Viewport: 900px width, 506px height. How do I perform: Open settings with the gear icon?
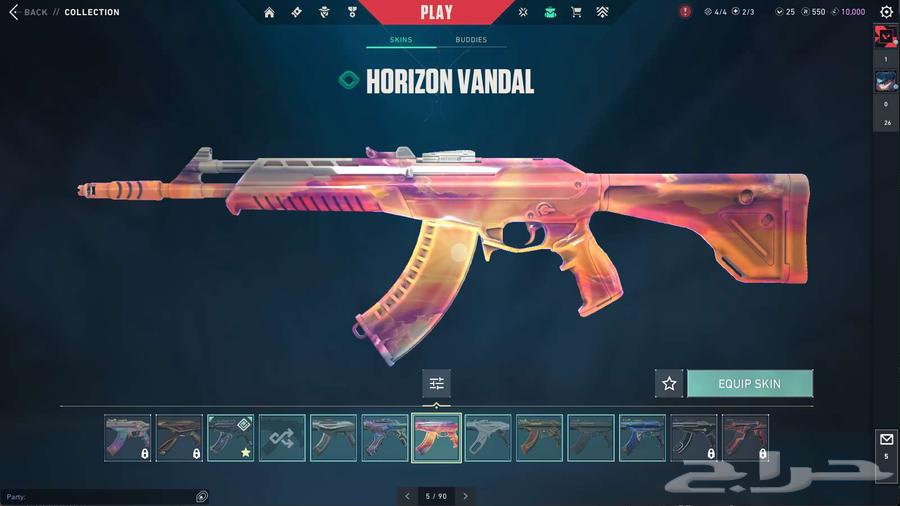point(886,12)
